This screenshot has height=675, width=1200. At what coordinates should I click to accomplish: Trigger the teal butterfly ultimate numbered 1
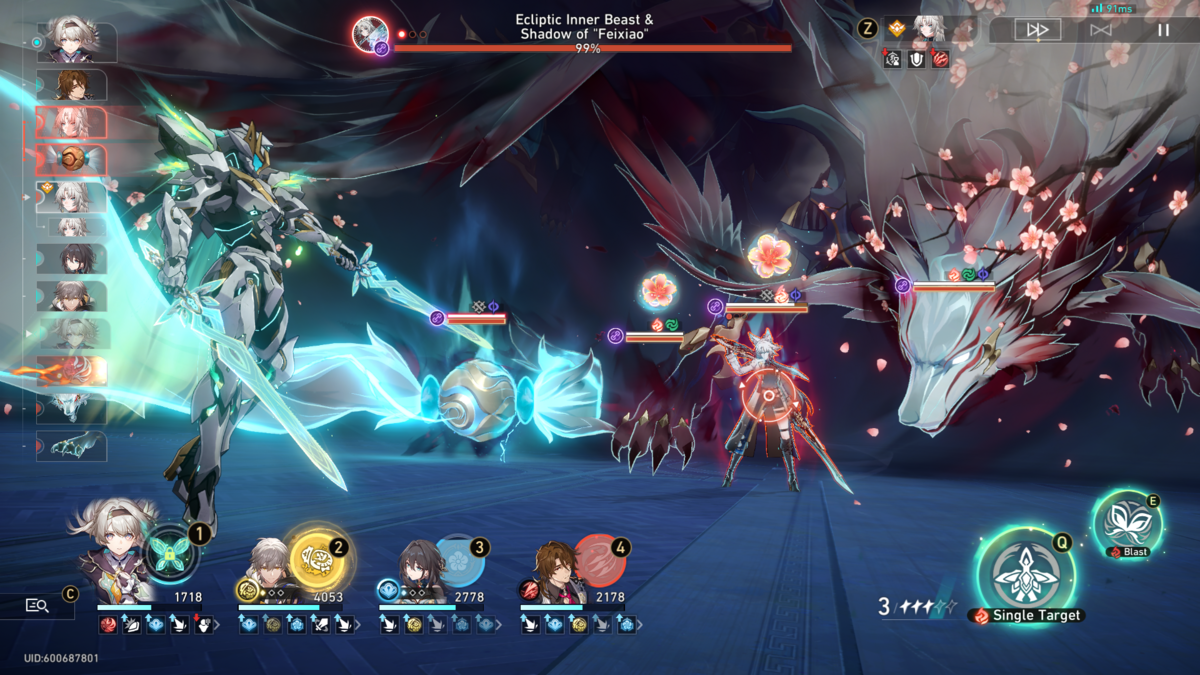click(x=168, y=553)
